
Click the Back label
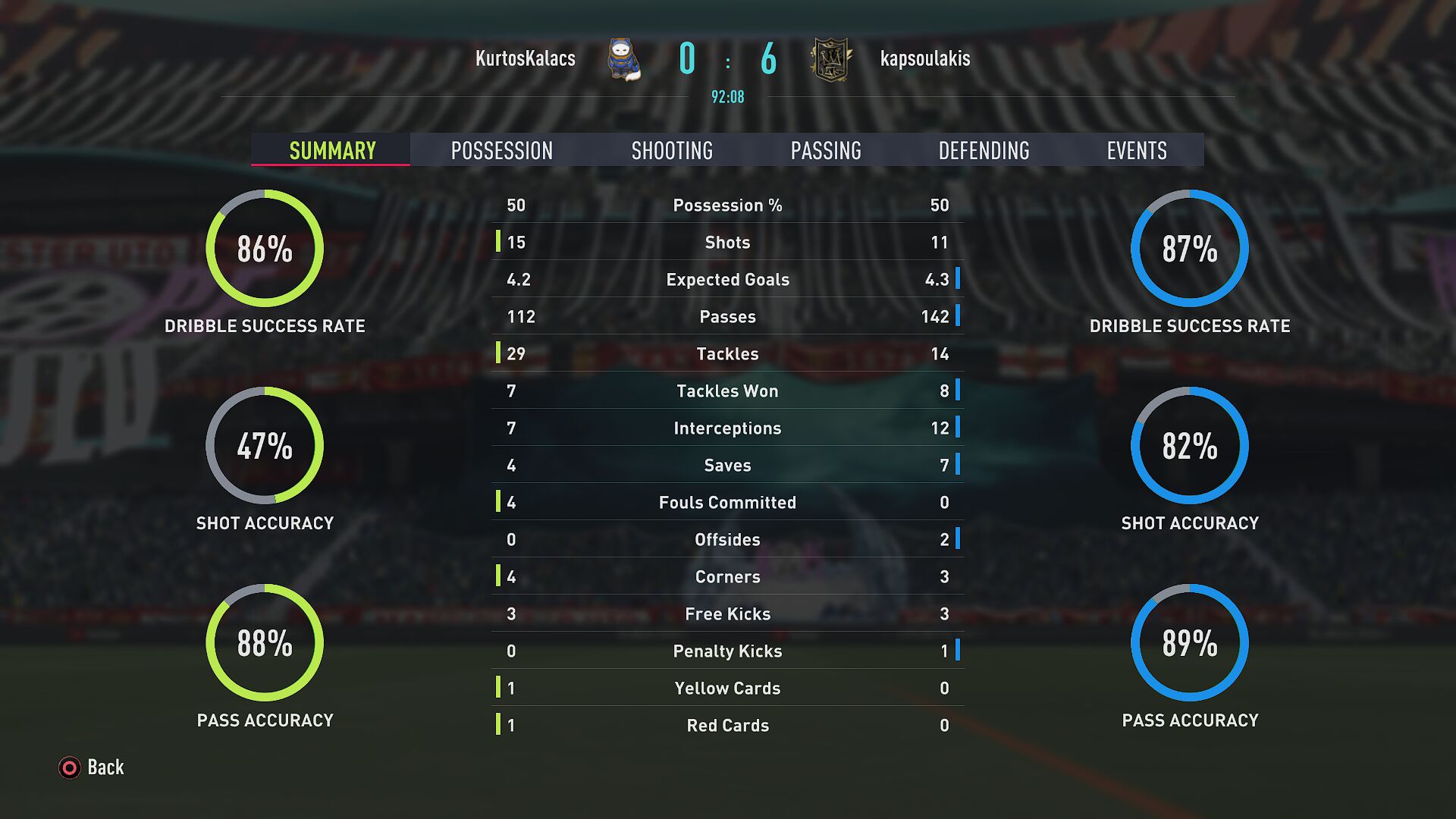point(105,767)
